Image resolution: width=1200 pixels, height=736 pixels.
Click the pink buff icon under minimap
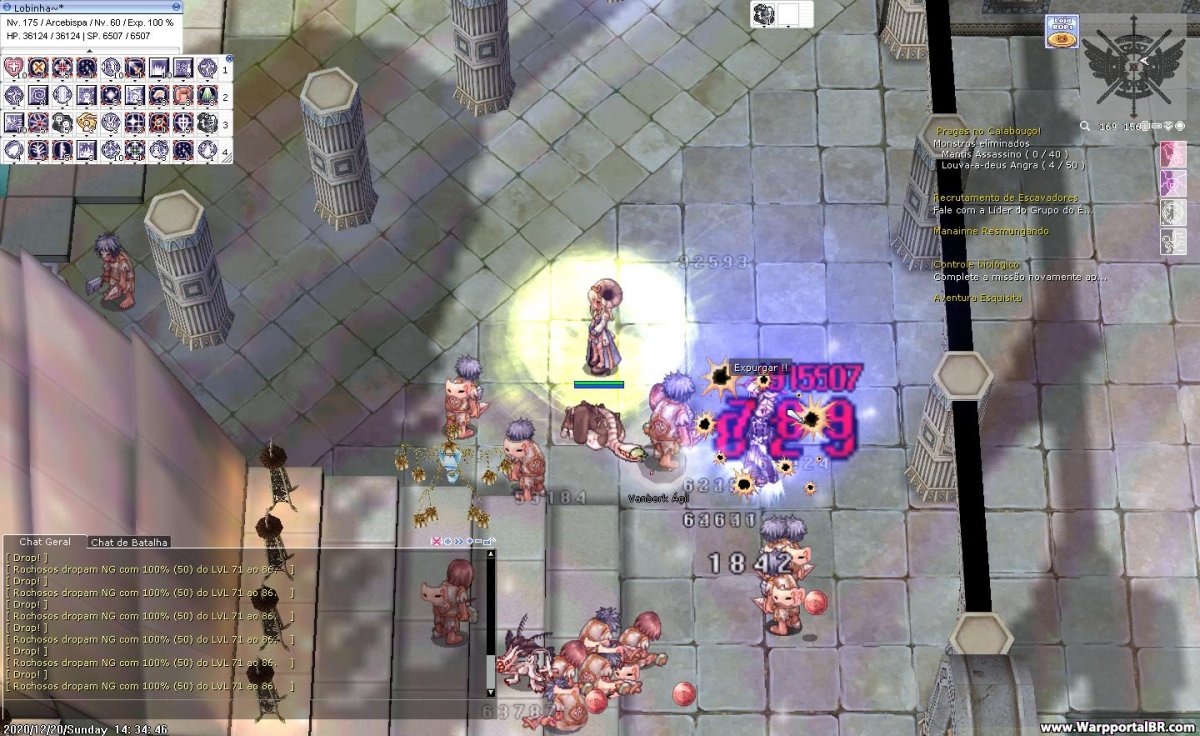[x=1172, y=154]
